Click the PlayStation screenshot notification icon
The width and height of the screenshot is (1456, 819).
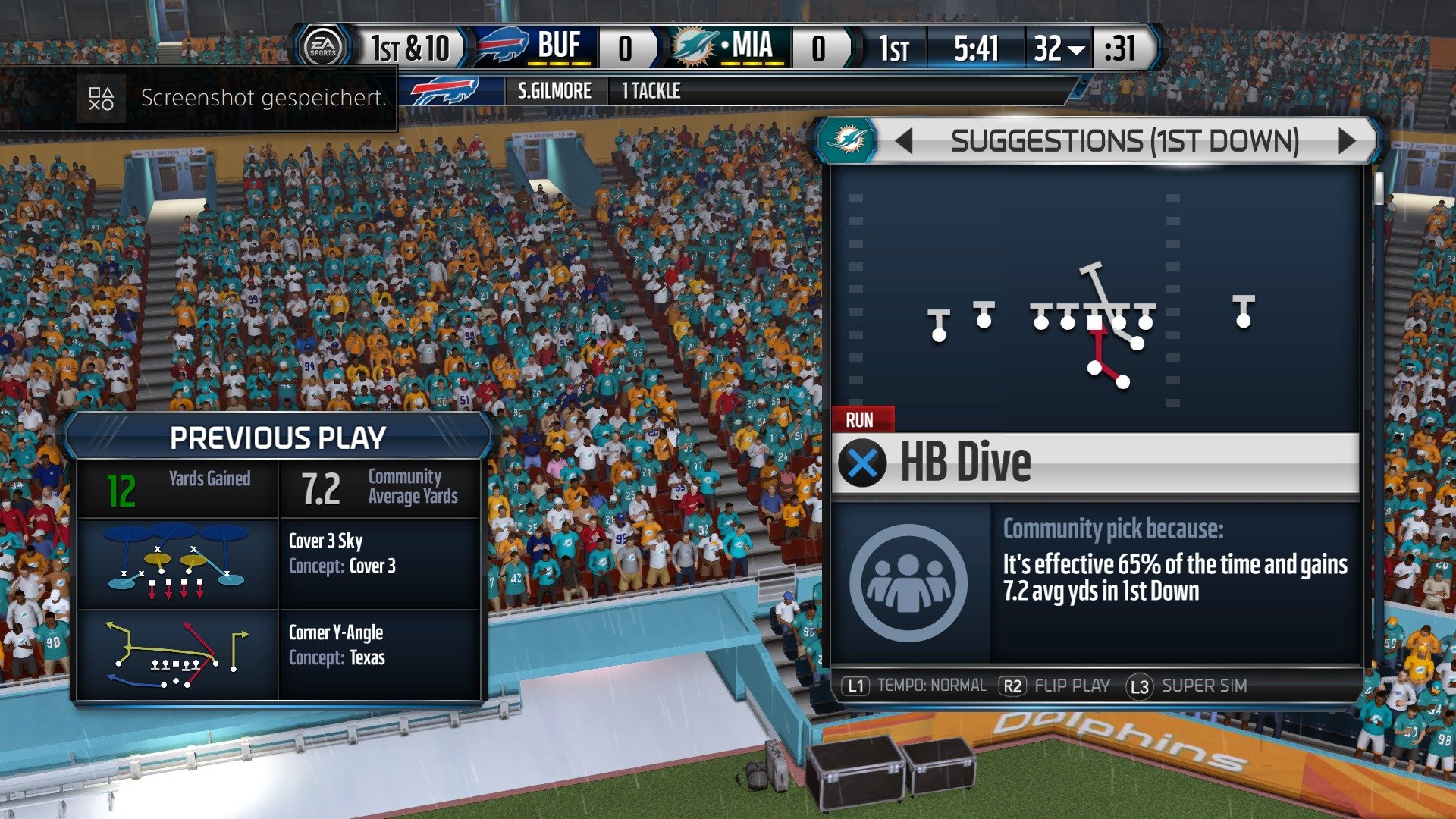101,97
